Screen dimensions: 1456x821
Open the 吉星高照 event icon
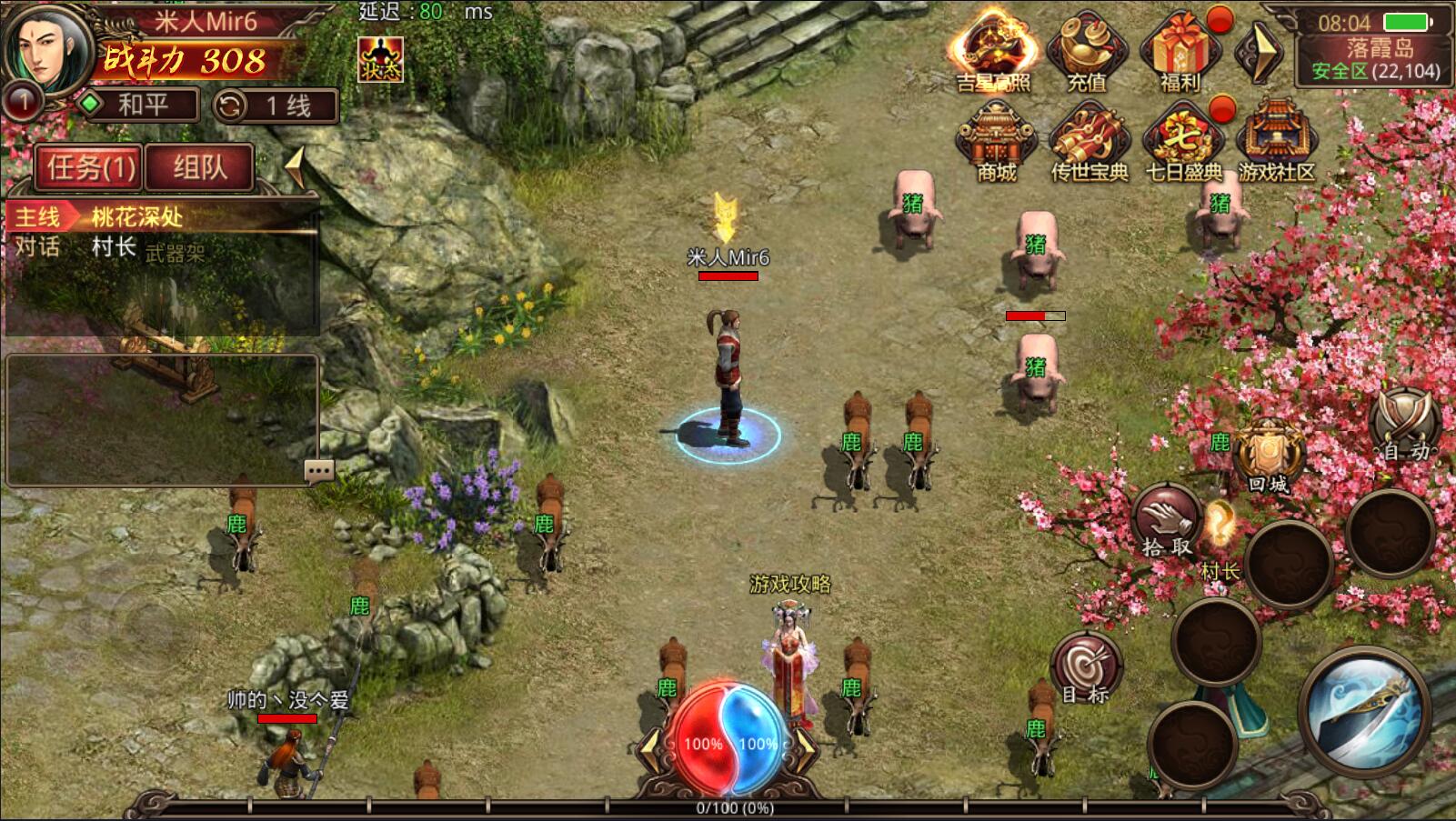click(992, 52)
